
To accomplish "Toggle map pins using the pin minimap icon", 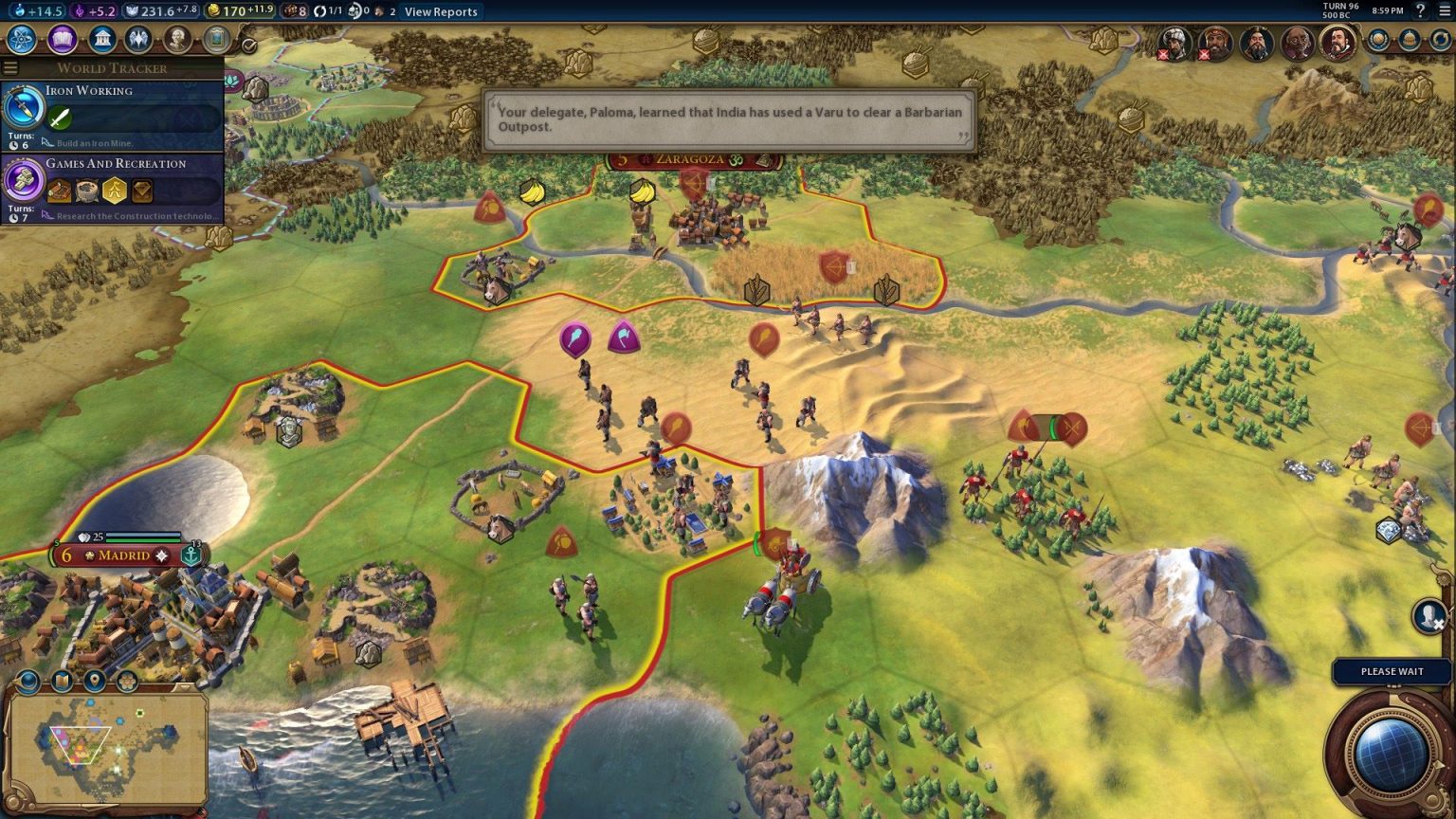I will 93,681.
